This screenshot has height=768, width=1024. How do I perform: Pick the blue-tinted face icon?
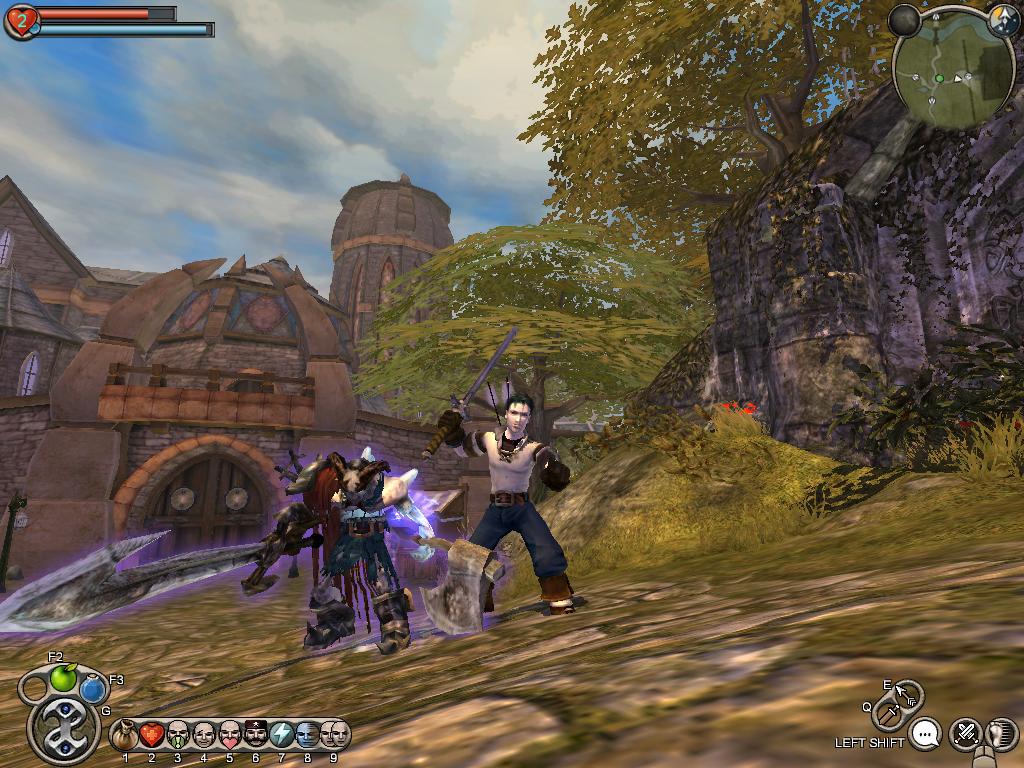click(307, 736)
